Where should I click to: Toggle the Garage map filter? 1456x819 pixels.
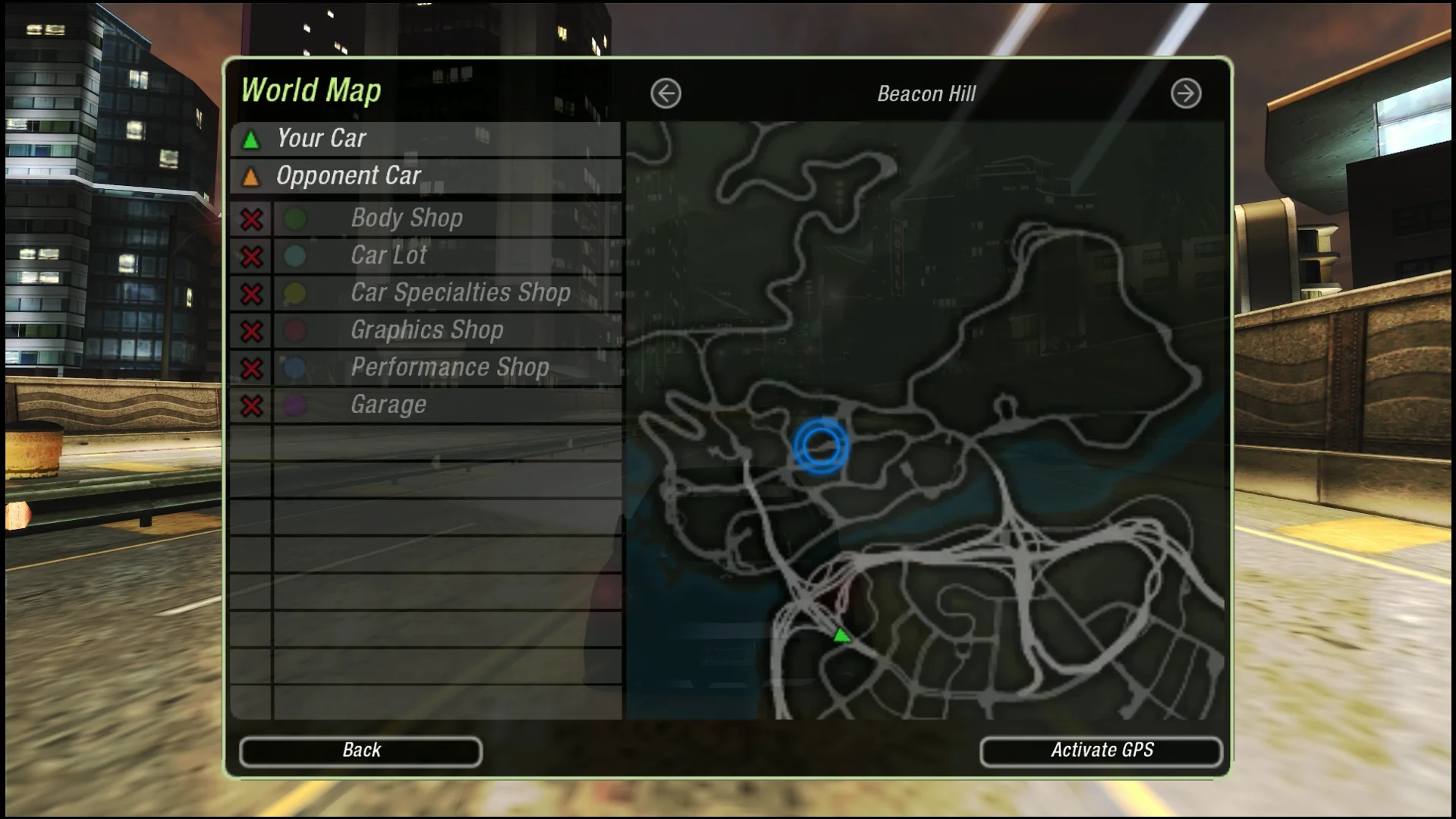[252, 405]
